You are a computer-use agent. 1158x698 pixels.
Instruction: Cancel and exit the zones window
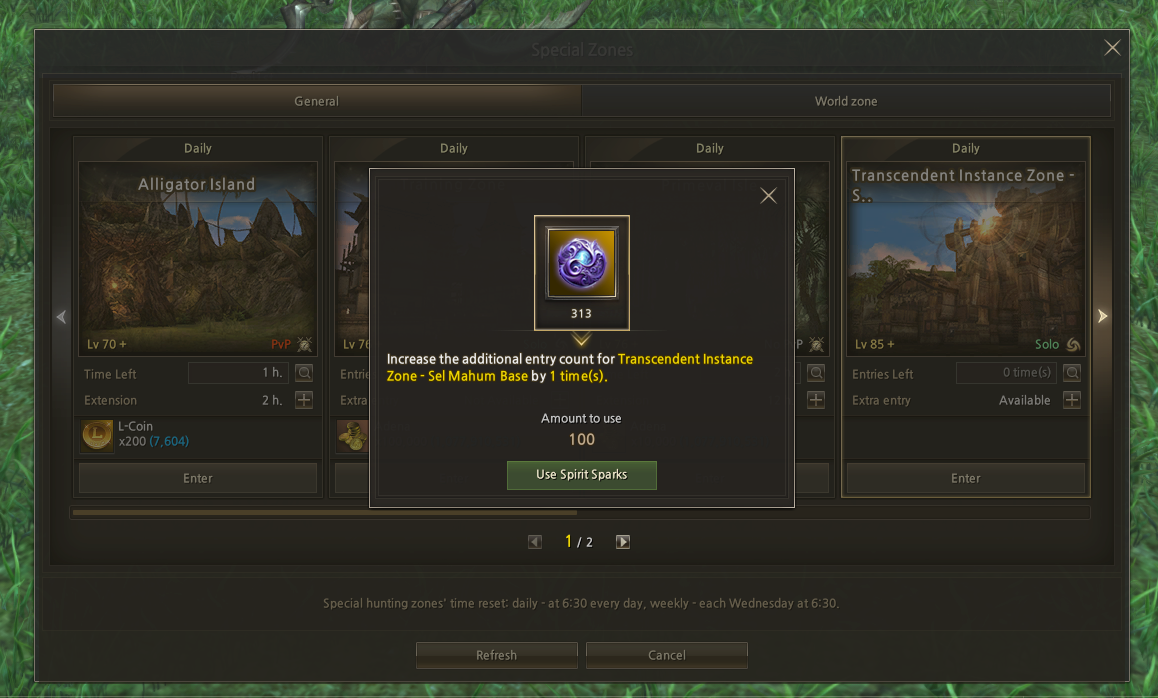coord(666,655)
